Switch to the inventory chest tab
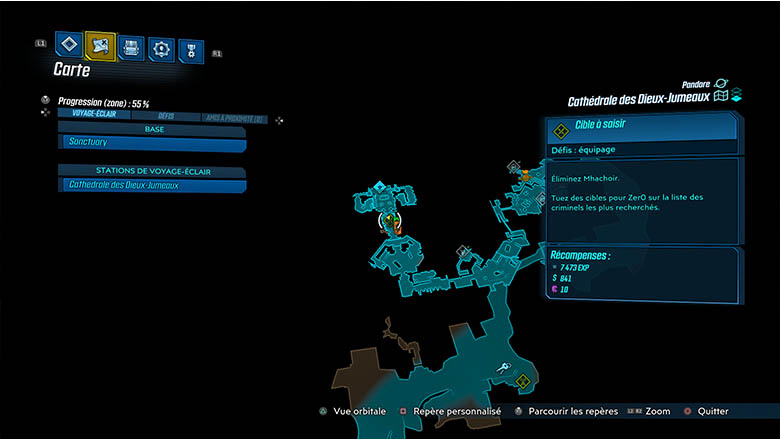The height and width of the screenshot is (439, 780). [x=131, y=47]
